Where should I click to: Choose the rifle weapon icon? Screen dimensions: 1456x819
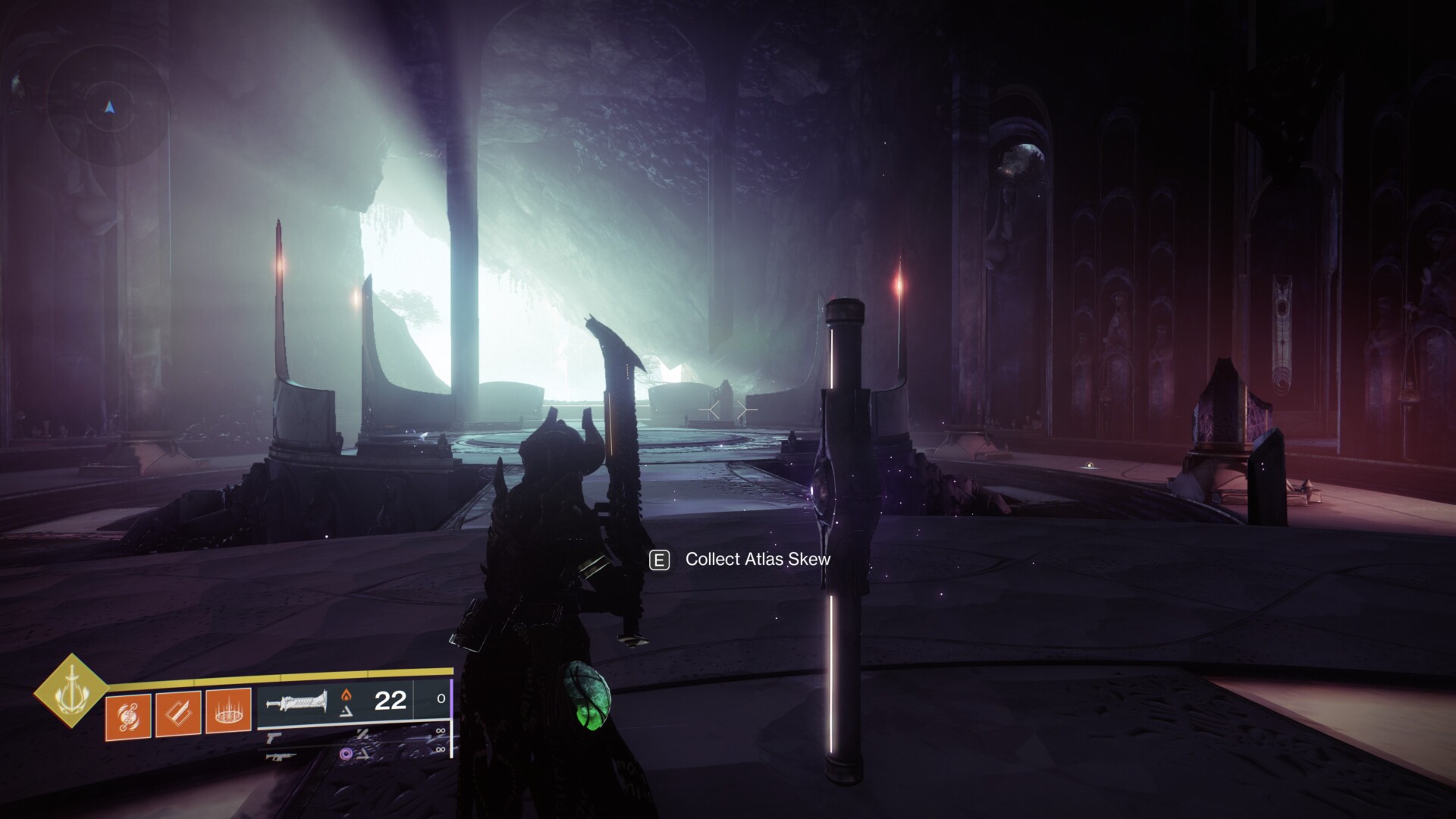[x=278, y=754]
